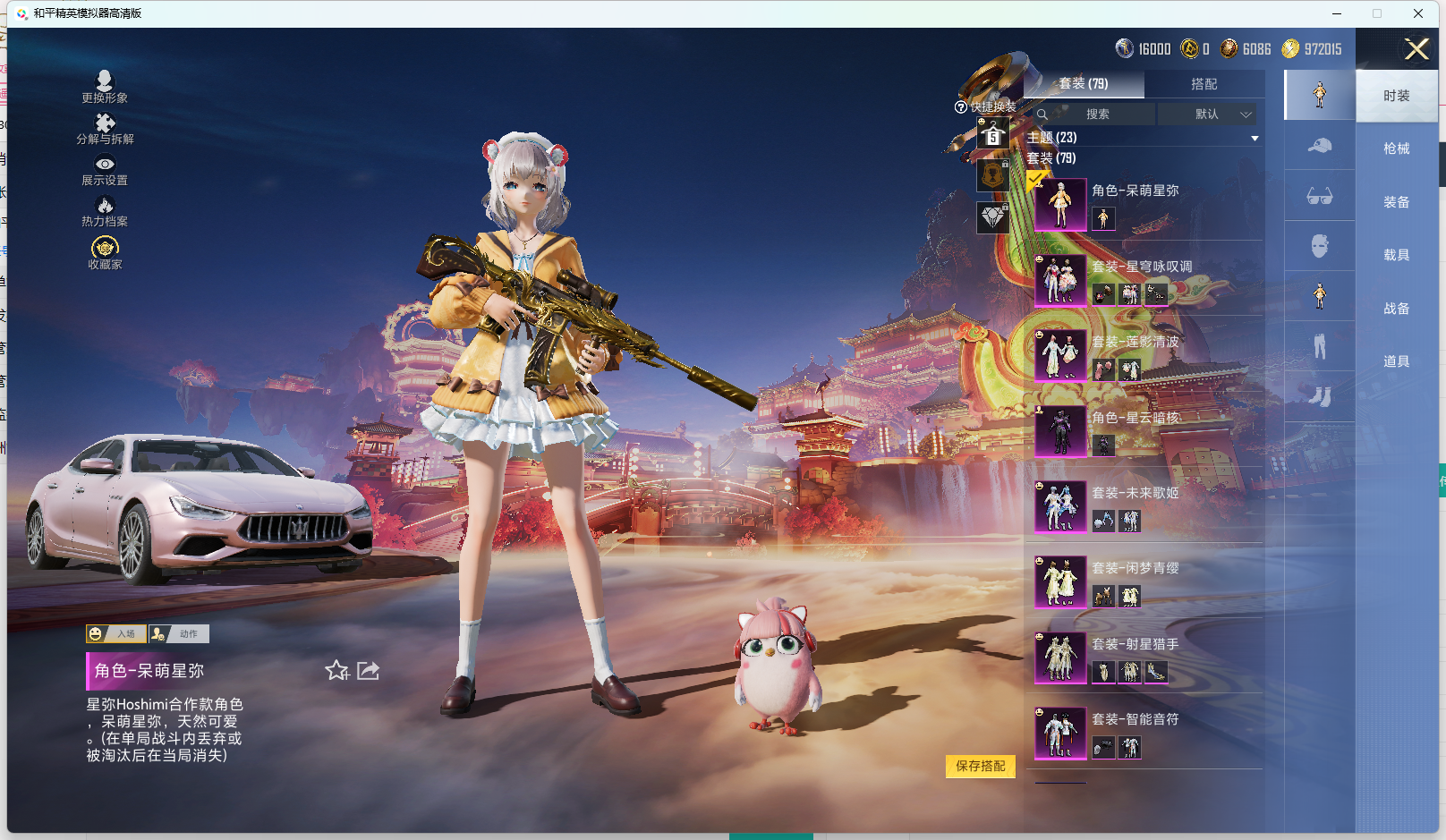Screen dimensions: 1446x840
Task: Select the shoes category icon
Action: click(1319, 396)
